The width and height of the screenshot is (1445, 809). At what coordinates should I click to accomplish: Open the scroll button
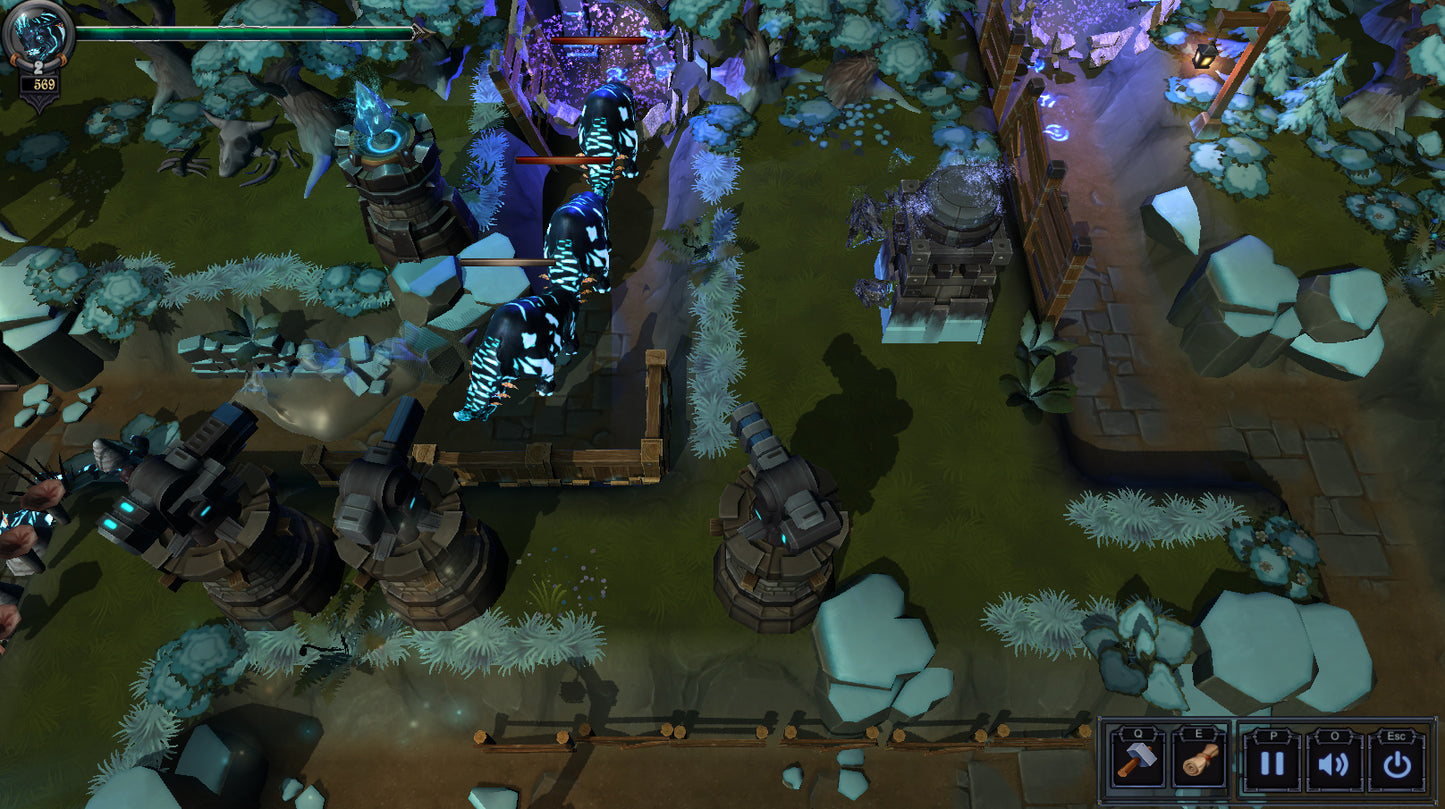coord(1200,762)
